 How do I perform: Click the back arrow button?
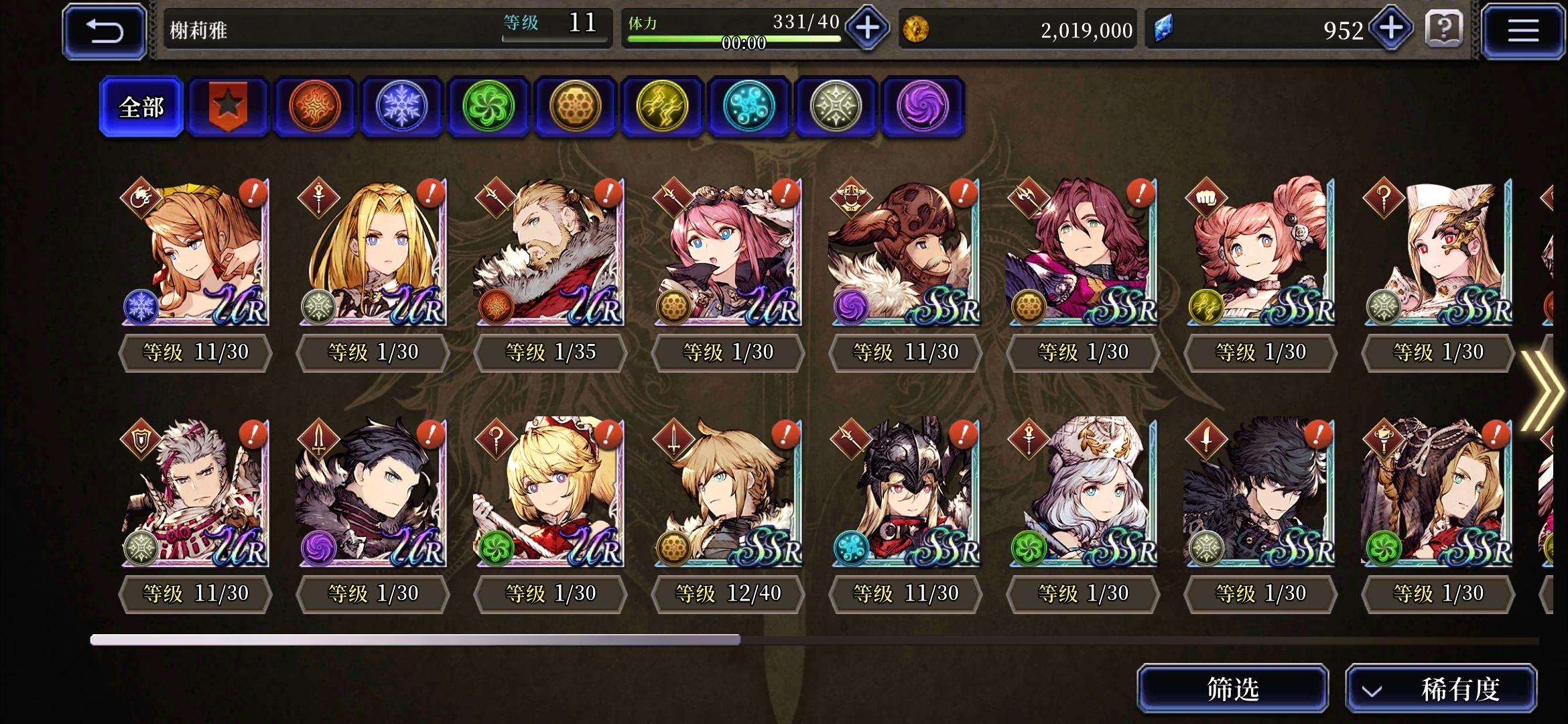coord(104,30)
